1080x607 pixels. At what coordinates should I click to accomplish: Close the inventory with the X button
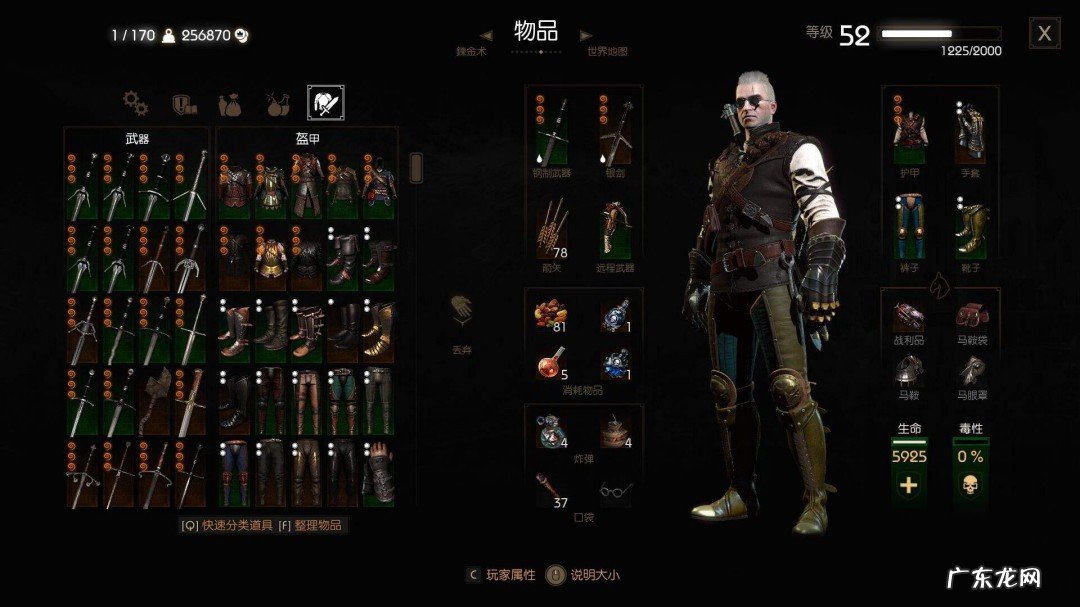coord(1044,34)
